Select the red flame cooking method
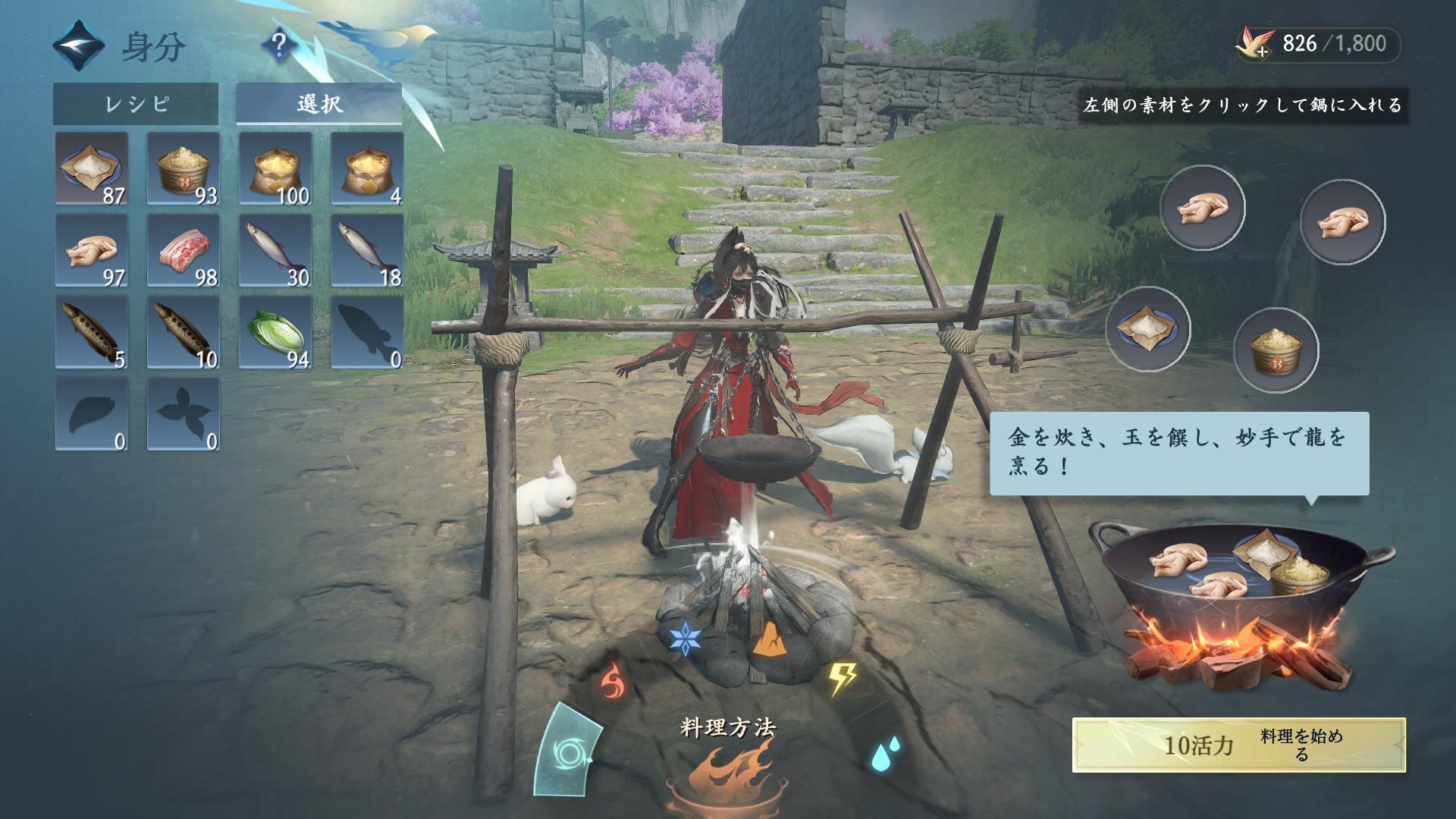This screenshot has height=819, width=1456. coord(613,679)
